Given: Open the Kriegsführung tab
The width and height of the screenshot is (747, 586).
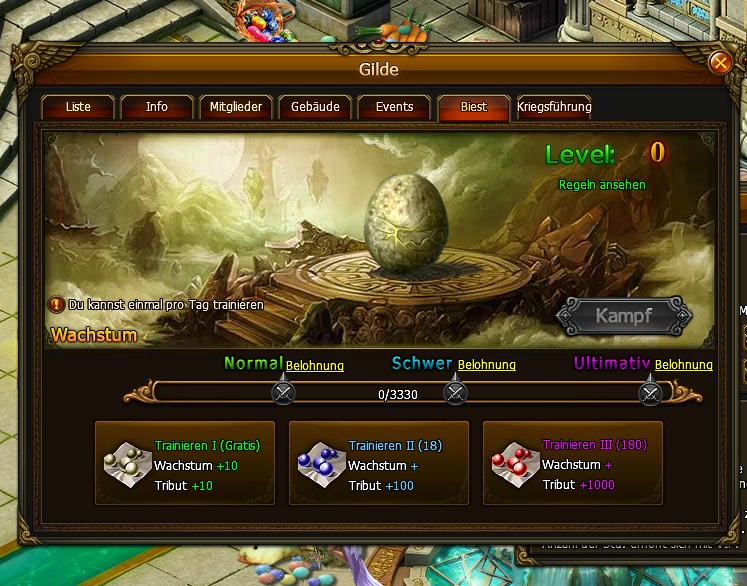Looking at the screenshot, I should (x=554, y=107).
